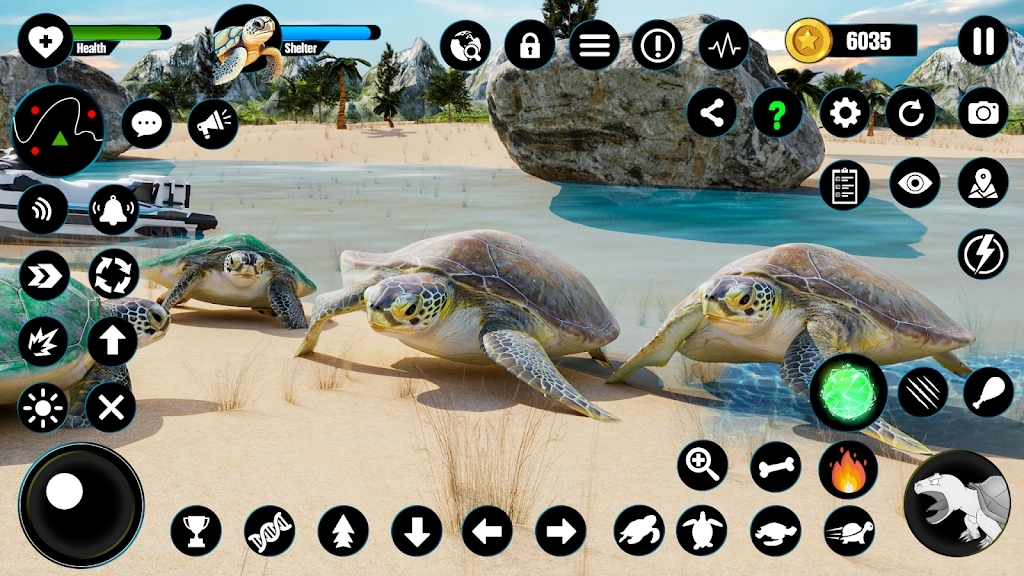Click the share icon button
The image size is (1024, 576).
(x=711, y=113)
